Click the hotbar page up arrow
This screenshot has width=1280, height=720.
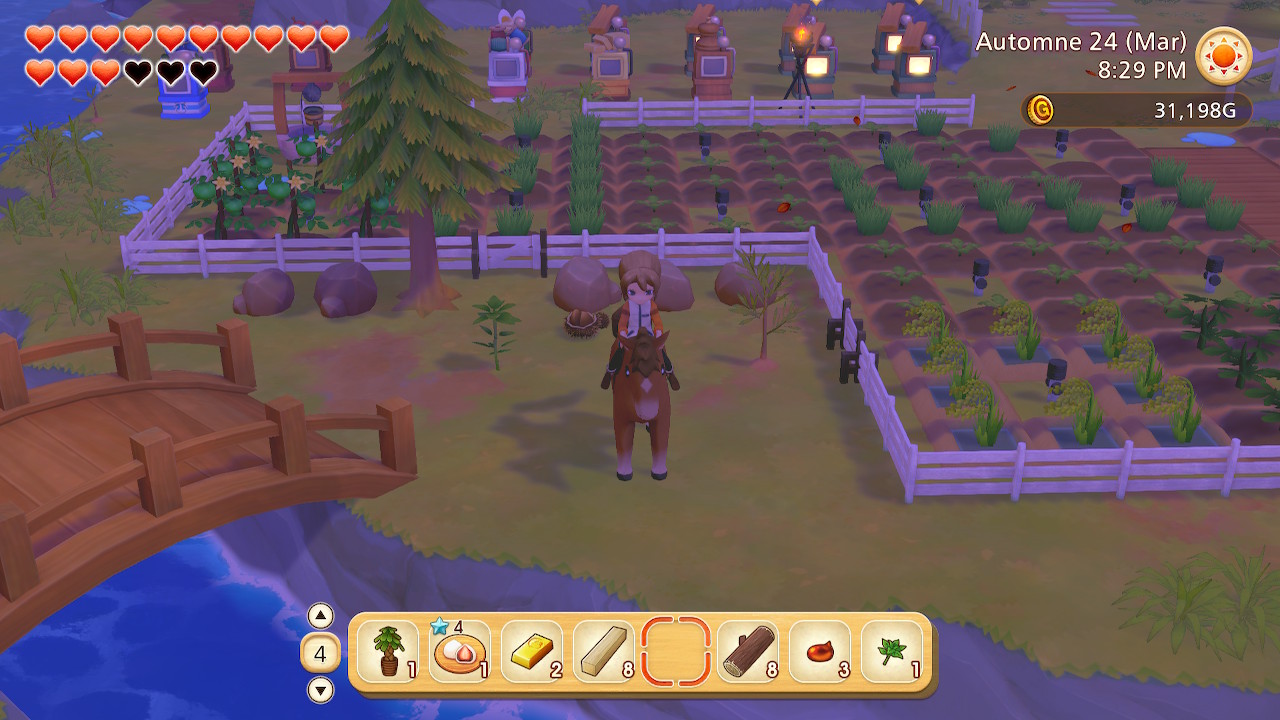[320, 616]
